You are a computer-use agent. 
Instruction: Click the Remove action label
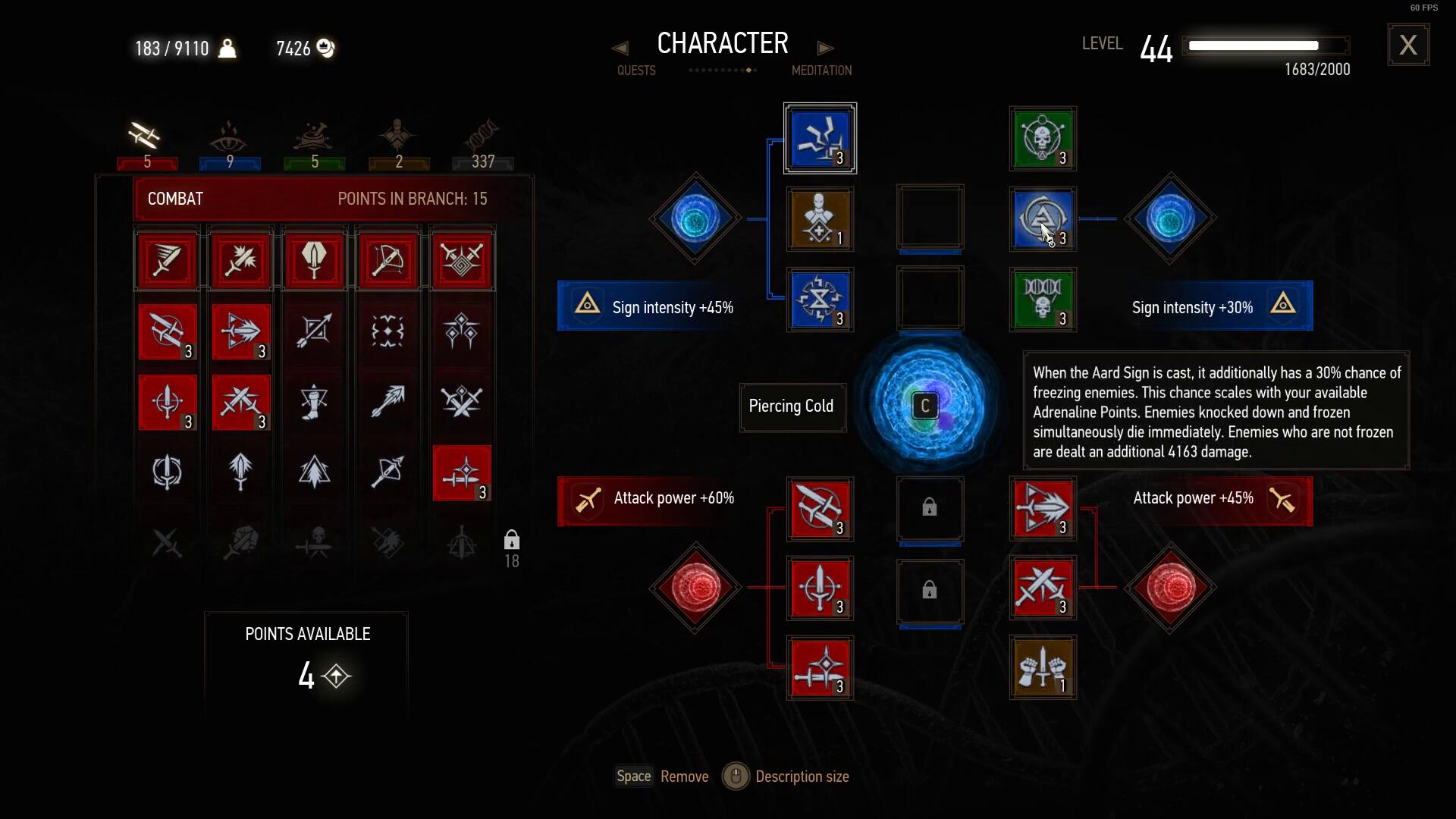pyautogui.click(x=684, y=777)
